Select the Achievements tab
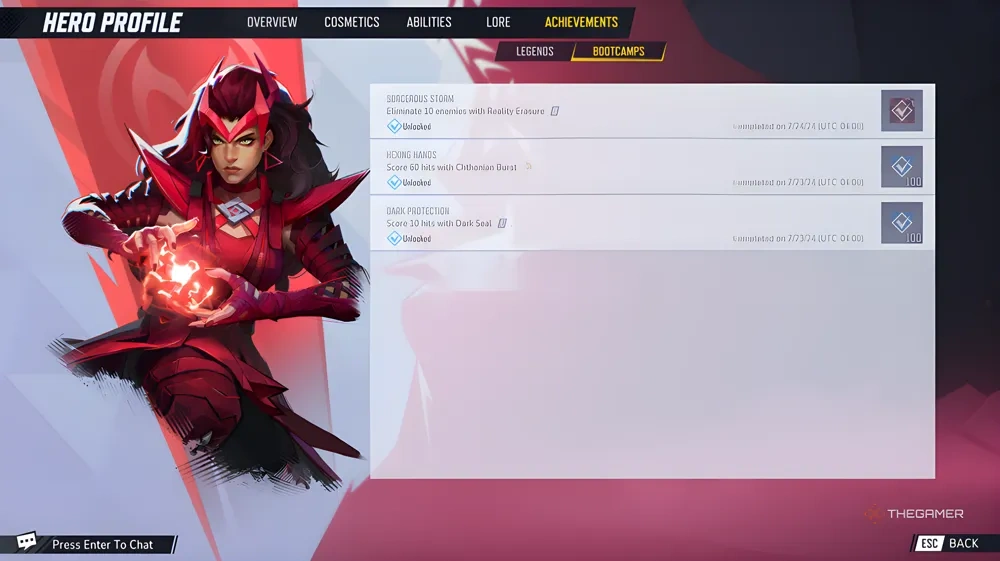The height and width of the screenshot is (561, 1000). coord(581,22)
